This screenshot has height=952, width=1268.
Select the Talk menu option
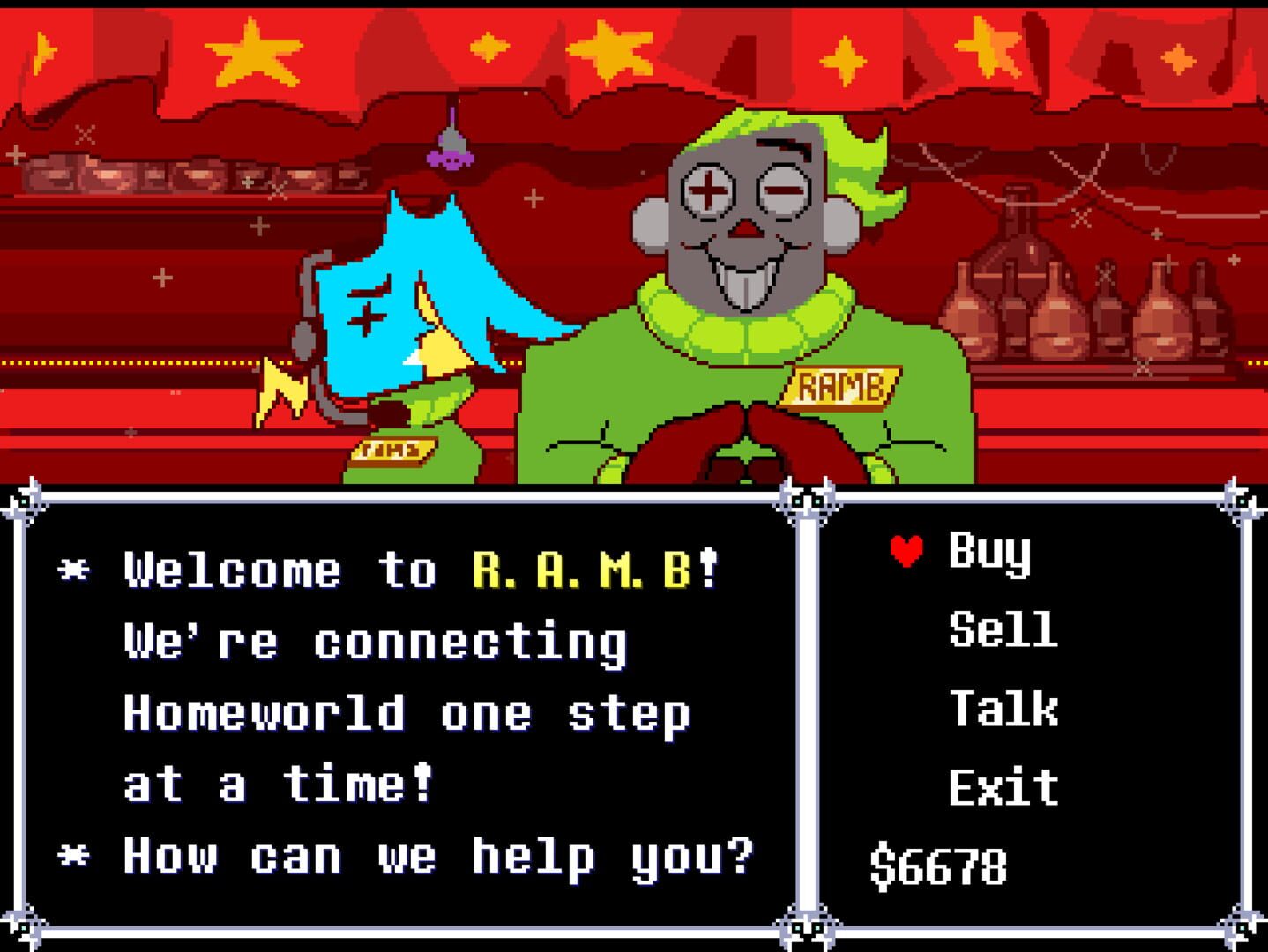1005,705
